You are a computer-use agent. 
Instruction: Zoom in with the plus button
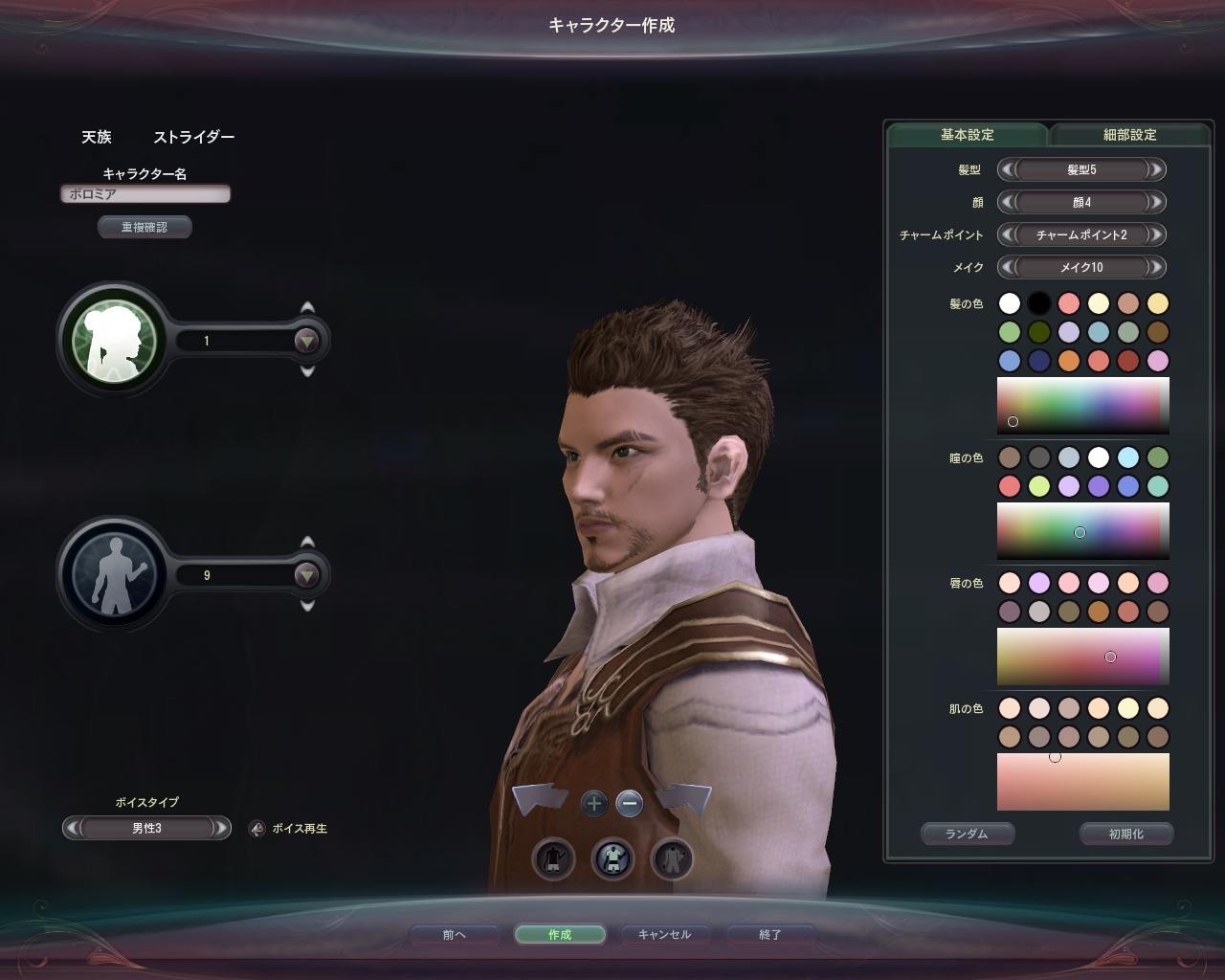pos(594,804)
